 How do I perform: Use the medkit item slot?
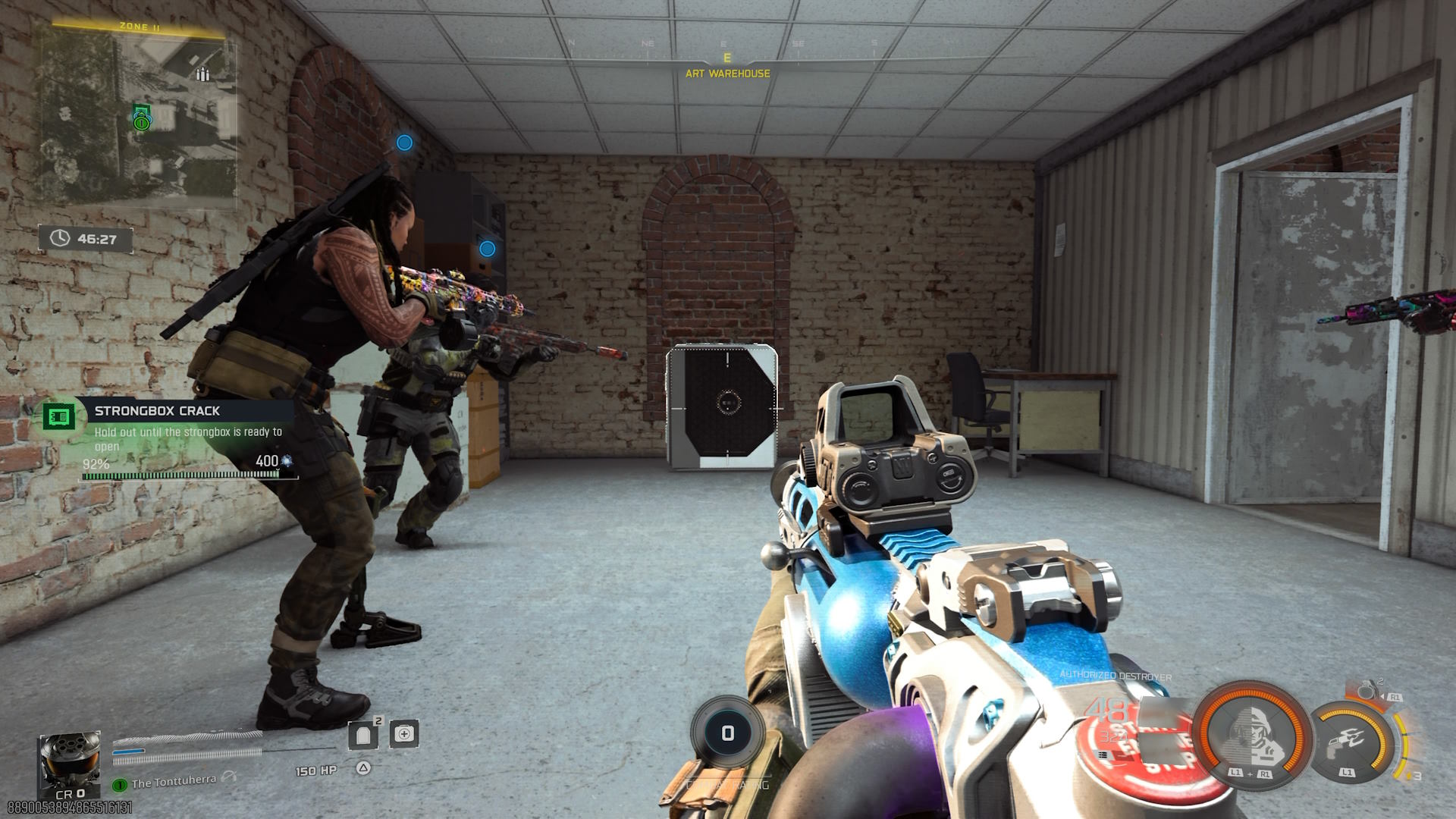404,734
